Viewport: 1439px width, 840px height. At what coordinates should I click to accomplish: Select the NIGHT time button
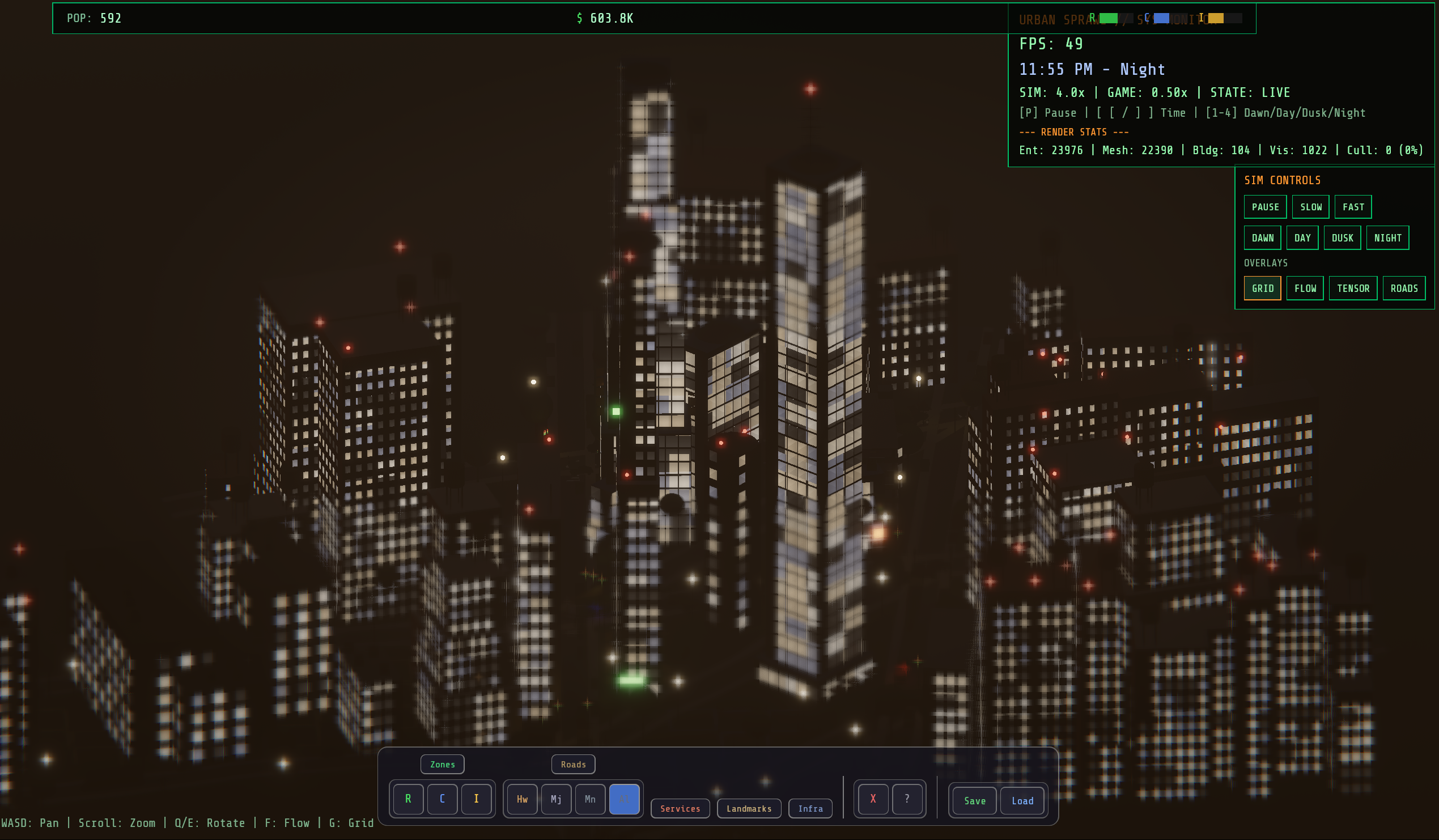[x=1387, y=237]
